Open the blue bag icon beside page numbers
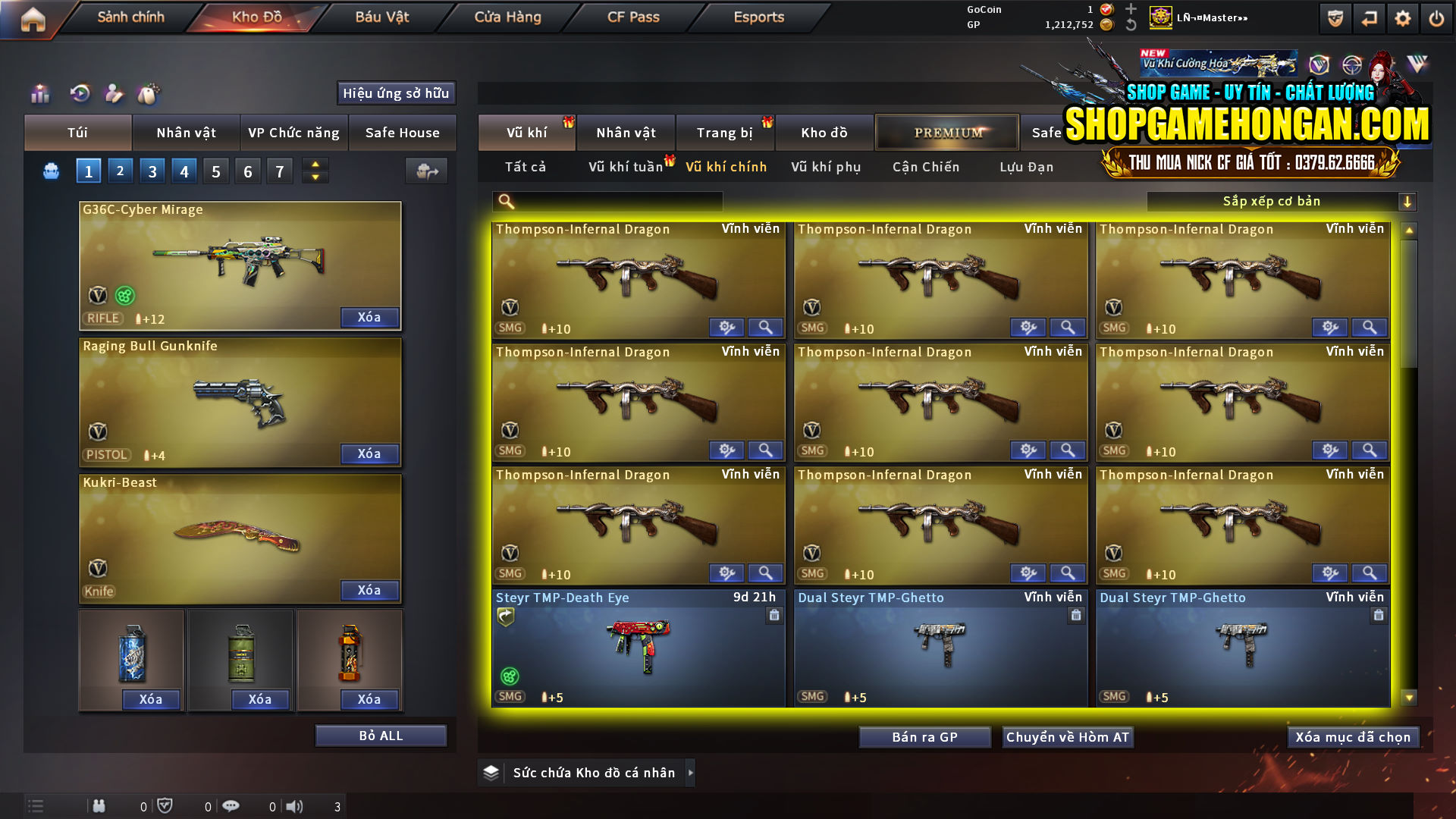 click(x=50, y=171)
